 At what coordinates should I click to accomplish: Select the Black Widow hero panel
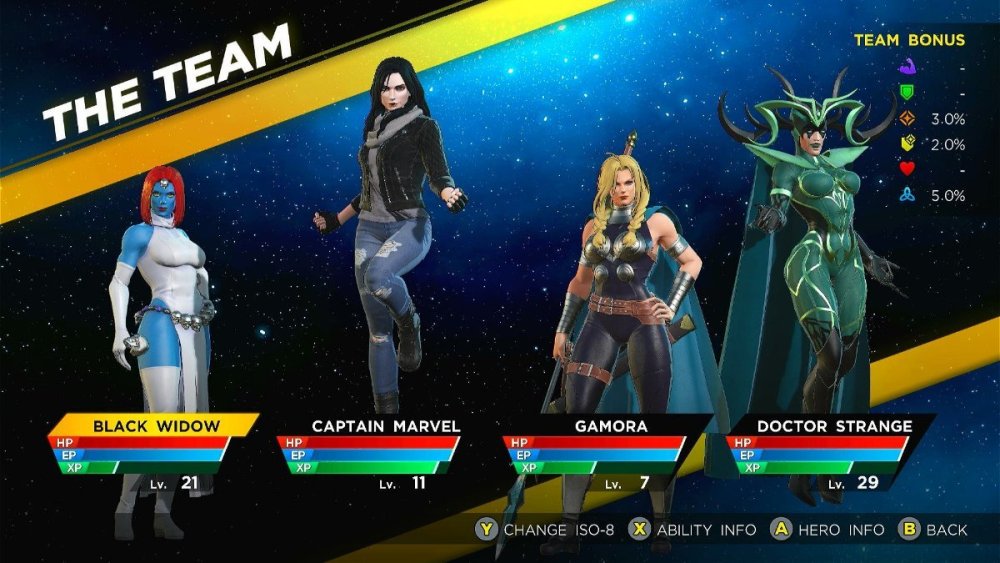155,426
